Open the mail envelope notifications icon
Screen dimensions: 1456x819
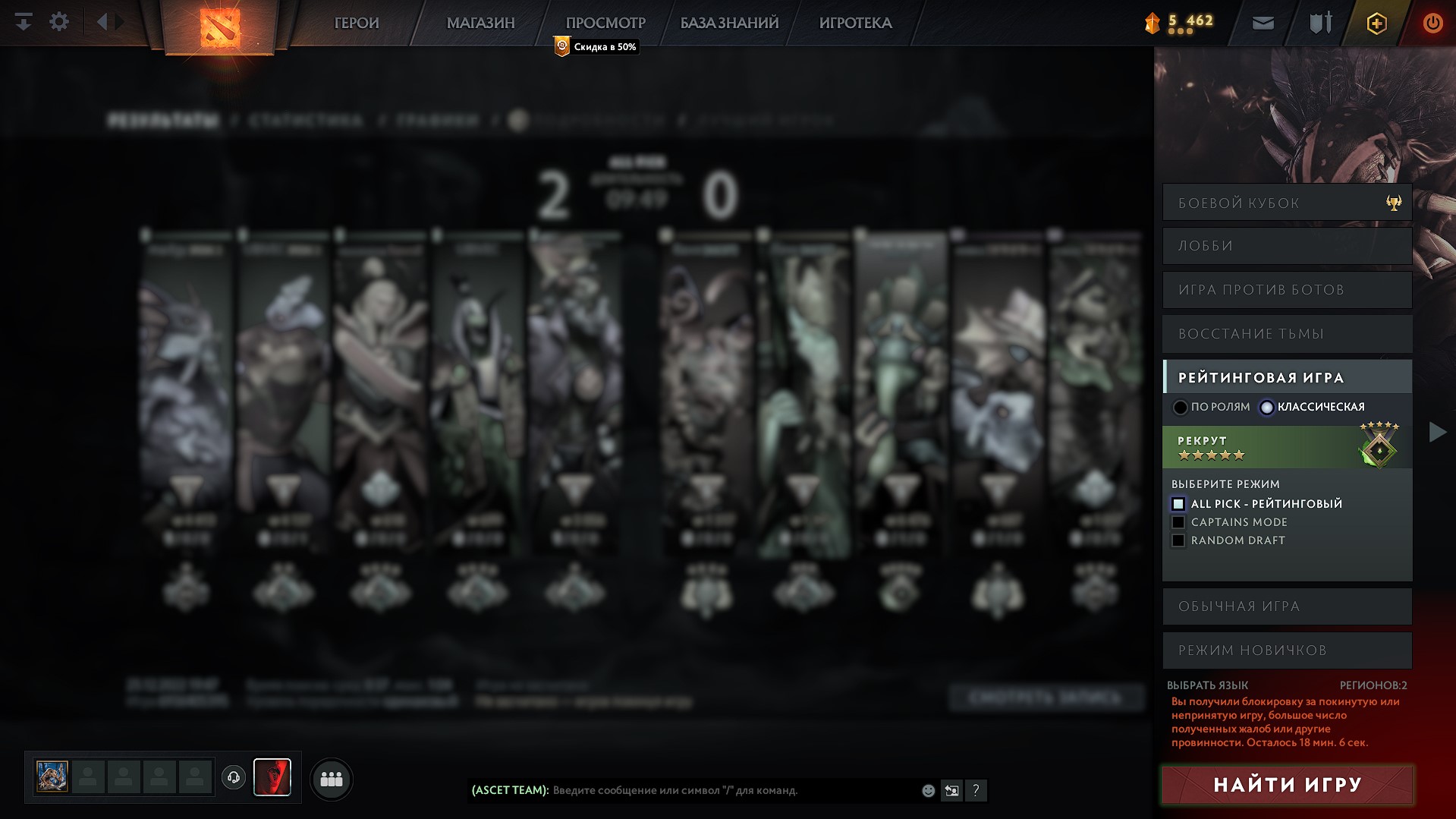pyautogui.click(x=1262, y=22)
